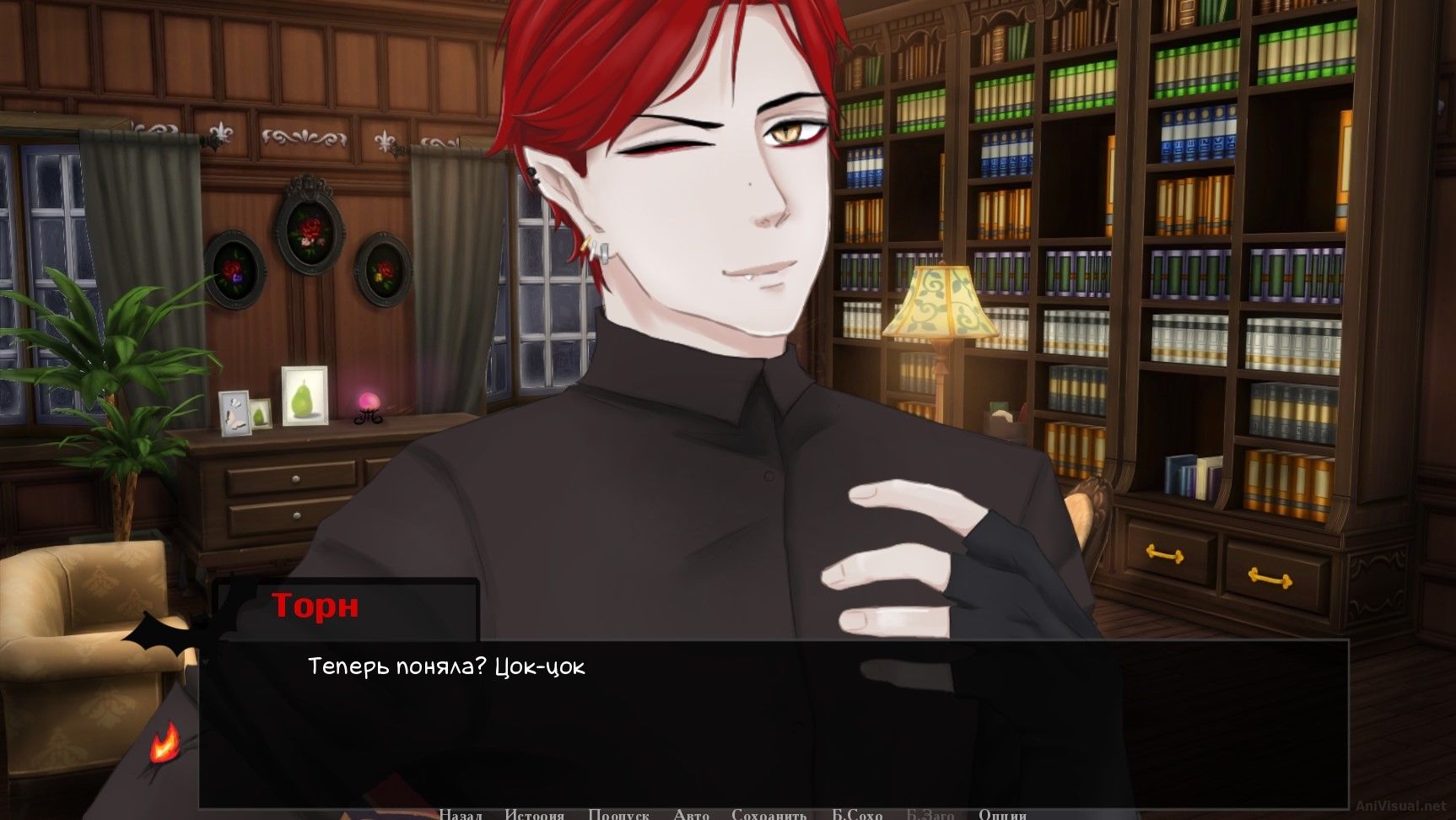This screenshot has width=1456, height=820.
Task: View the История dialogue history
Action: tap(535, 815)
